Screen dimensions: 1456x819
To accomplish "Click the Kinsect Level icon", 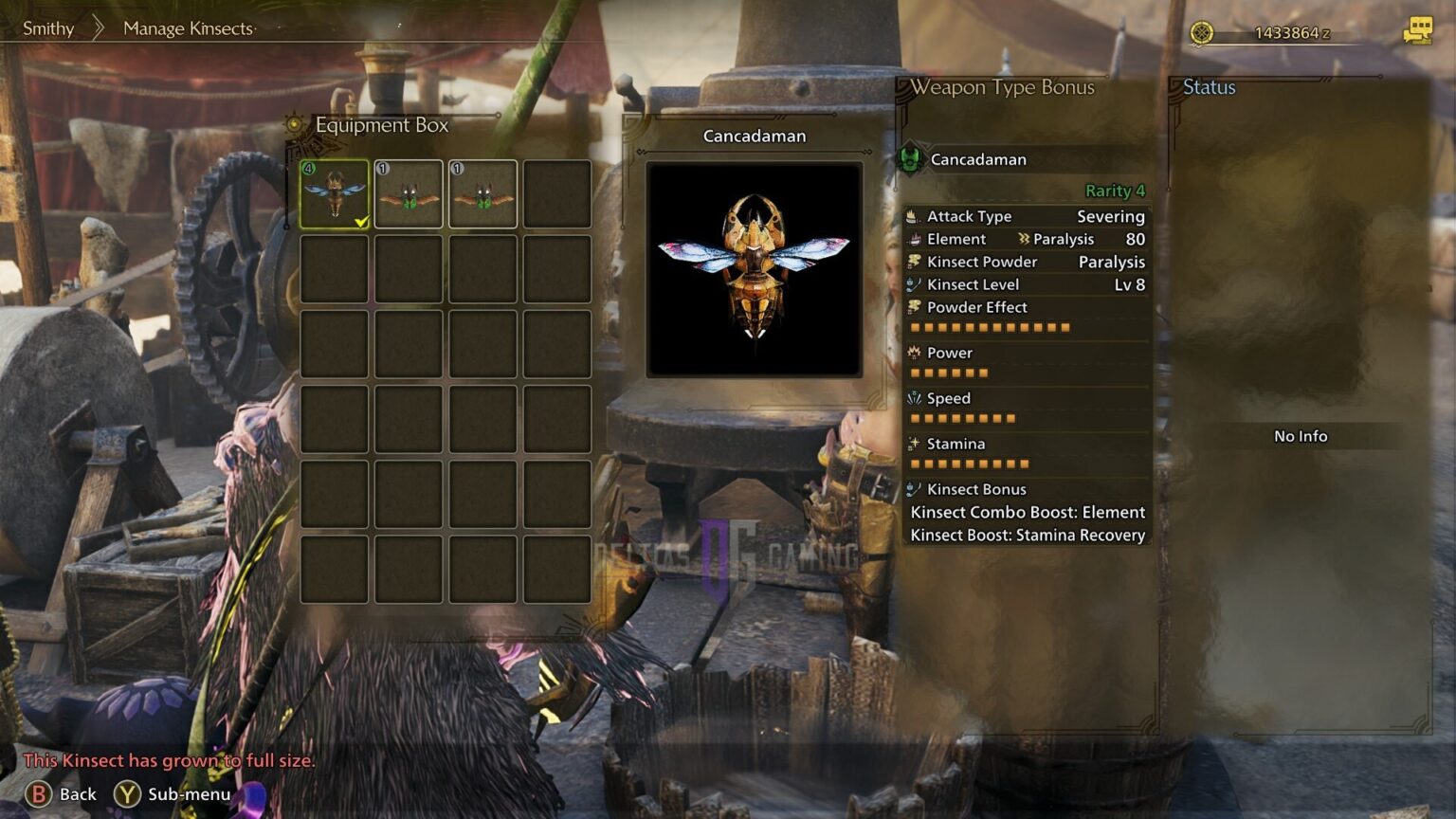I will point(913,284).
